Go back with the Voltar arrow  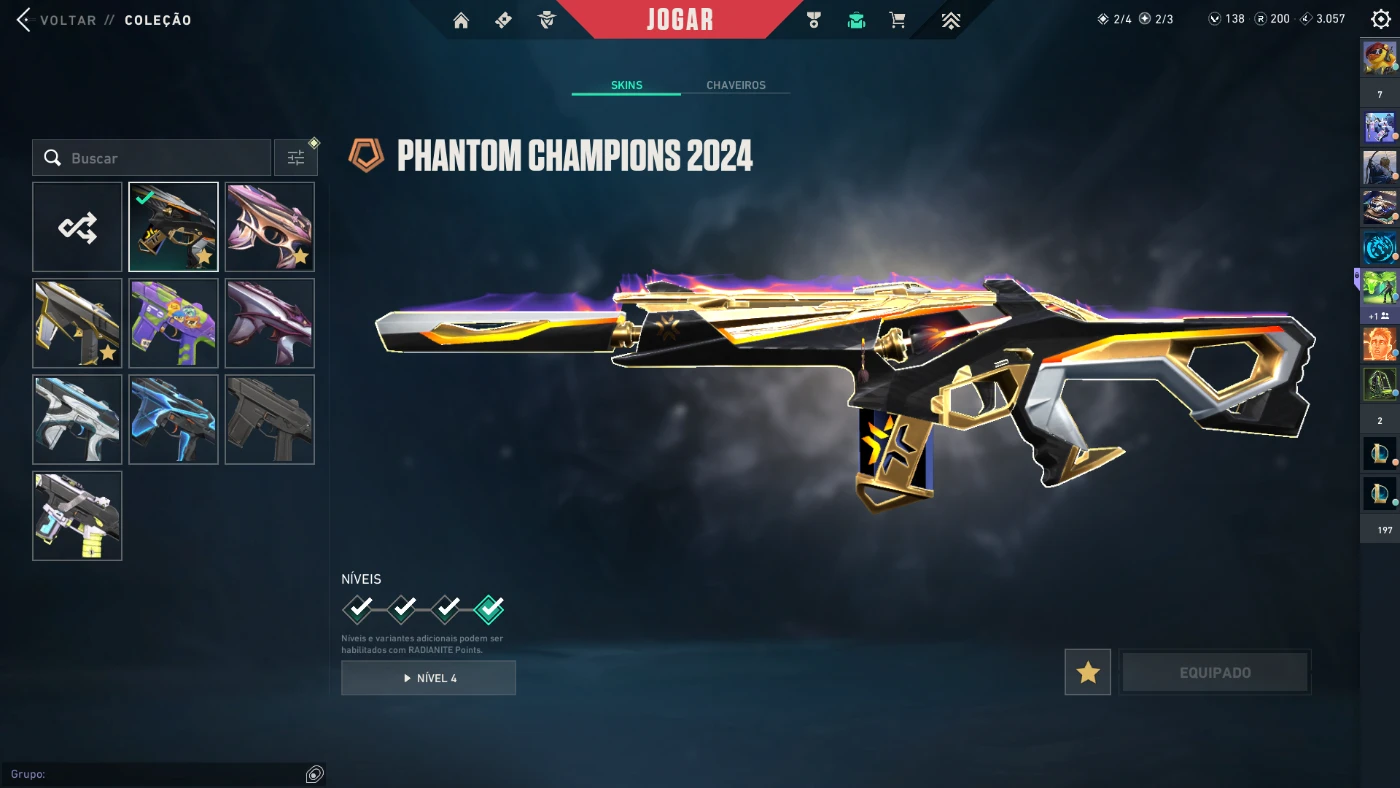[24, 20]
